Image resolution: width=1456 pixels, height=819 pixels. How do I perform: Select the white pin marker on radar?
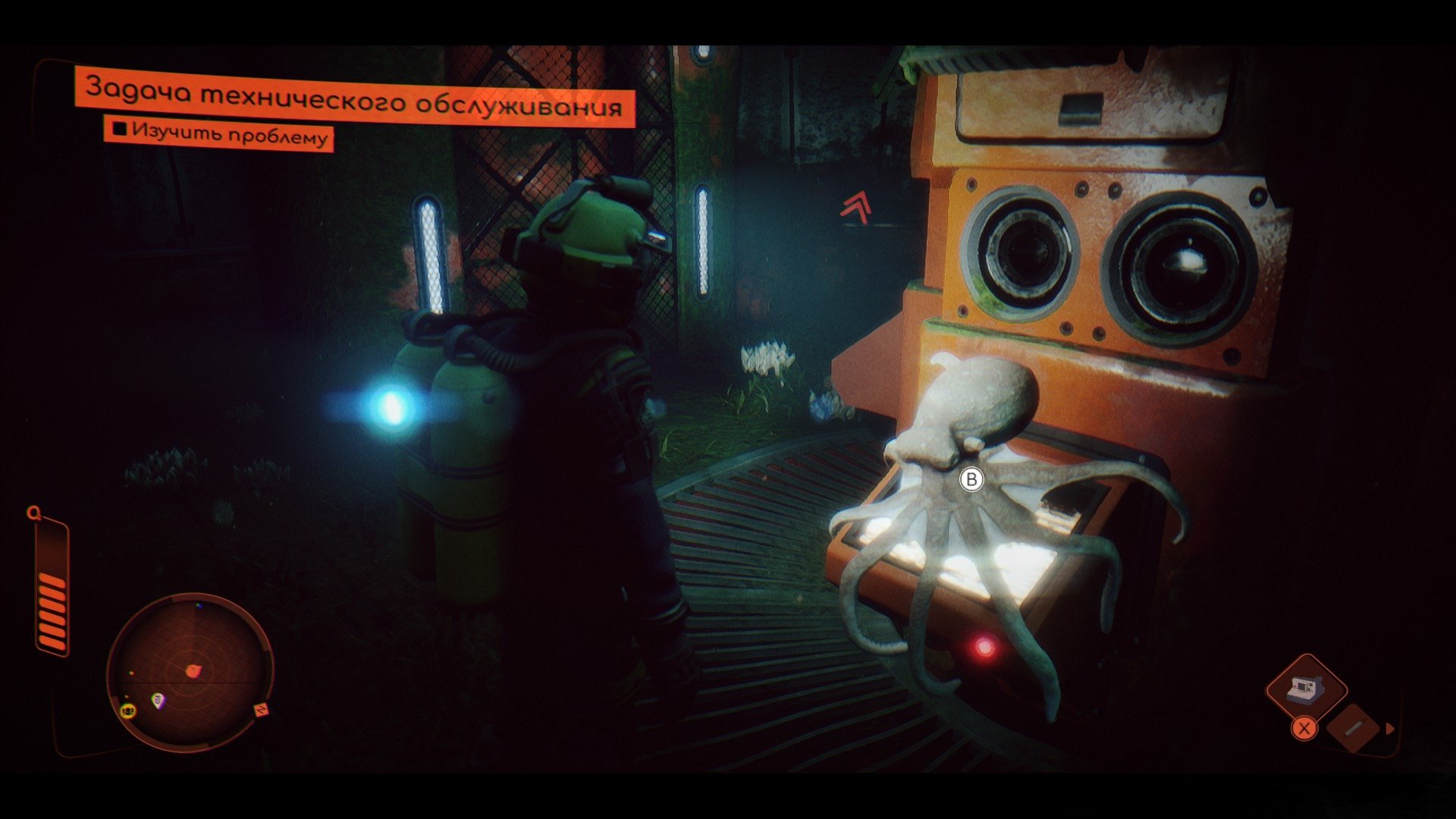tap(158, 701)
